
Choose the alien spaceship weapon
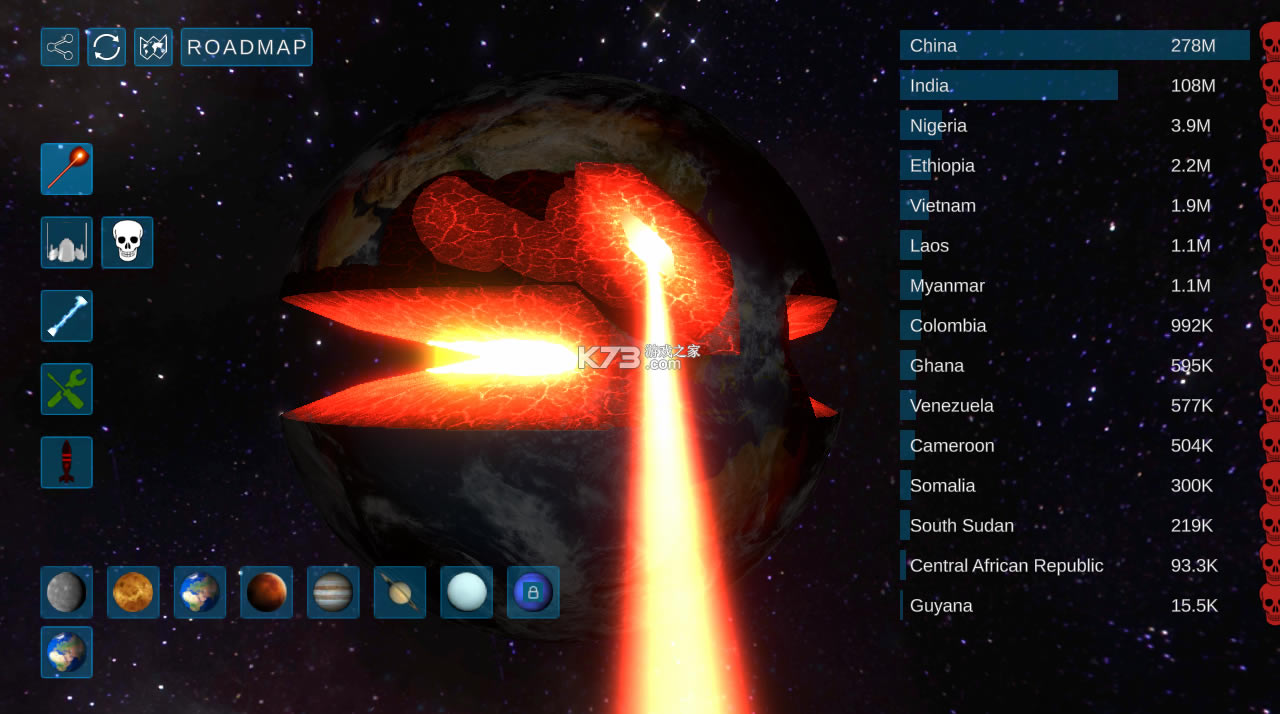(67, 242)
